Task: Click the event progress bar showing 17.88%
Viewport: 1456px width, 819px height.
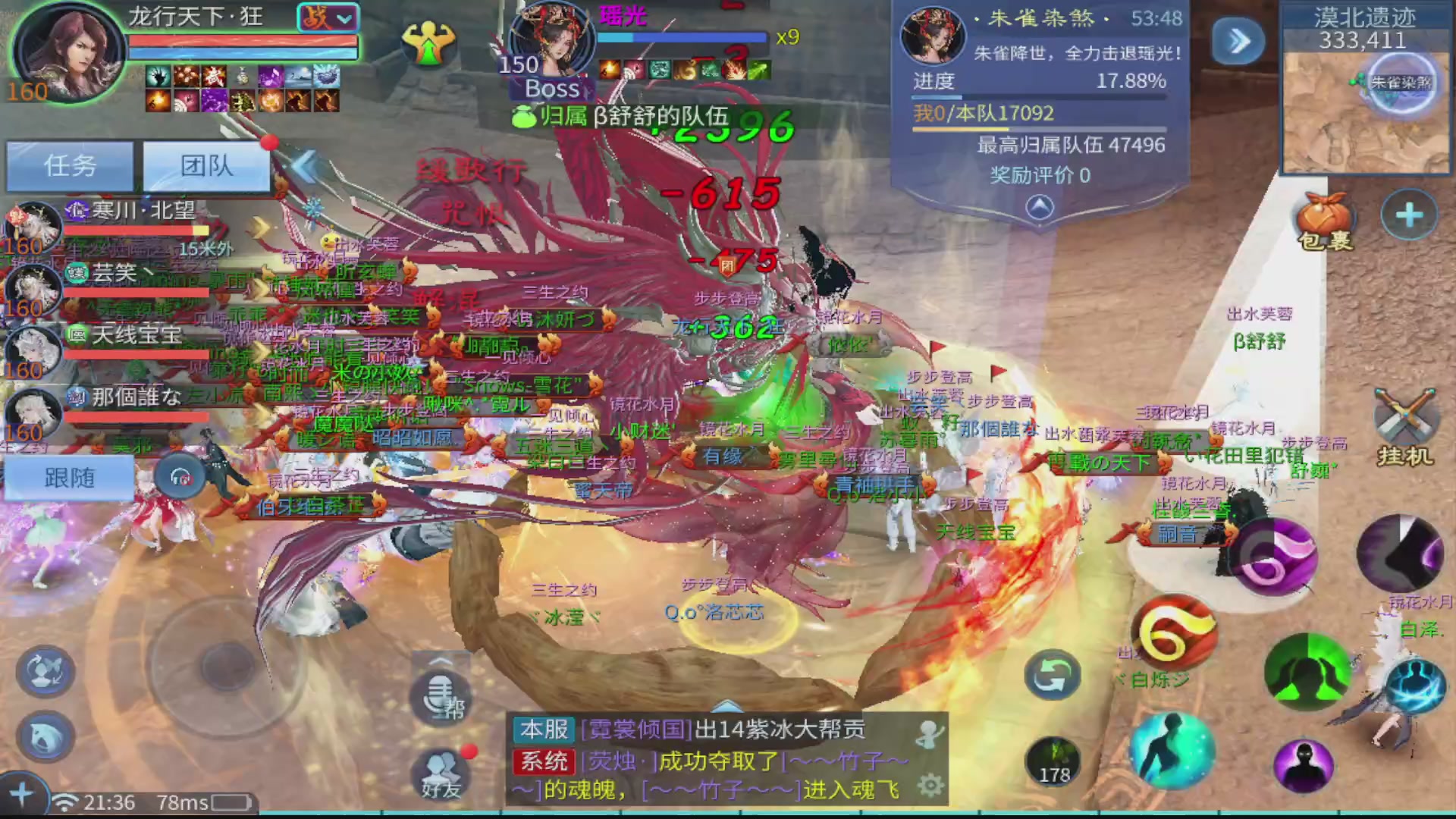Action: coord(1039,97)
